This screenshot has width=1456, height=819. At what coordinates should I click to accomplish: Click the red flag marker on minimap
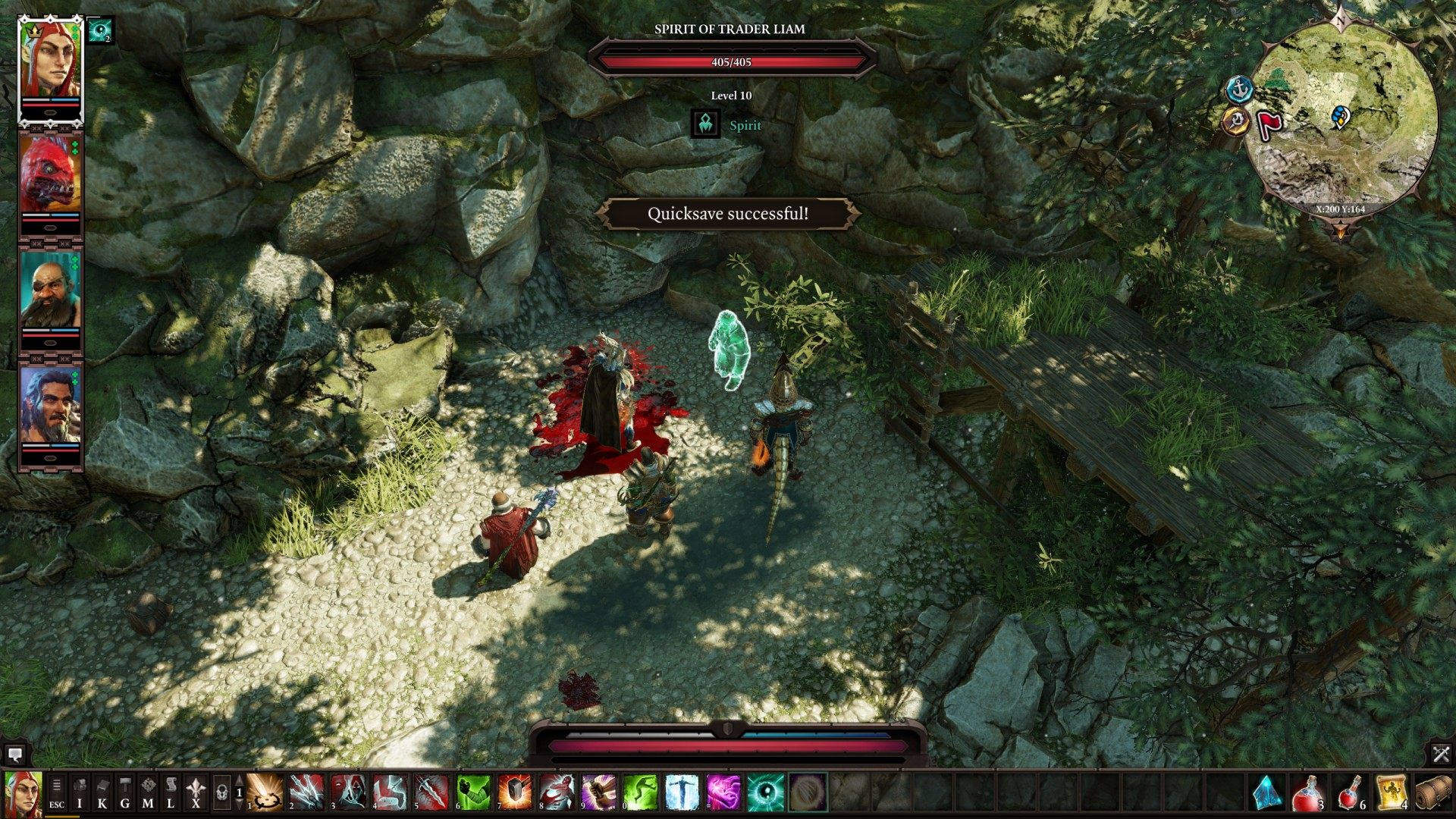pos(1269,124)
